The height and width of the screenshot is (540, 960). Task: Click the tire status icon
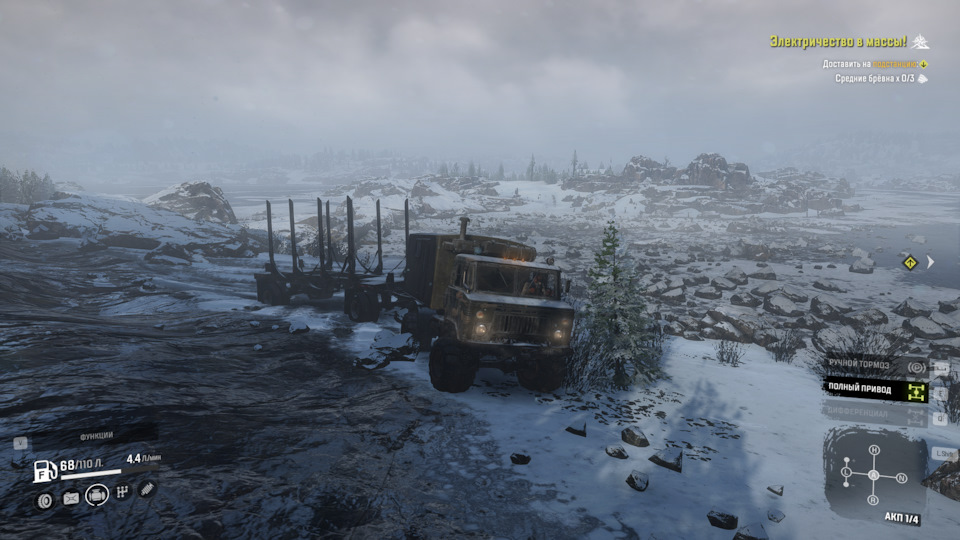tap(45, 500)
